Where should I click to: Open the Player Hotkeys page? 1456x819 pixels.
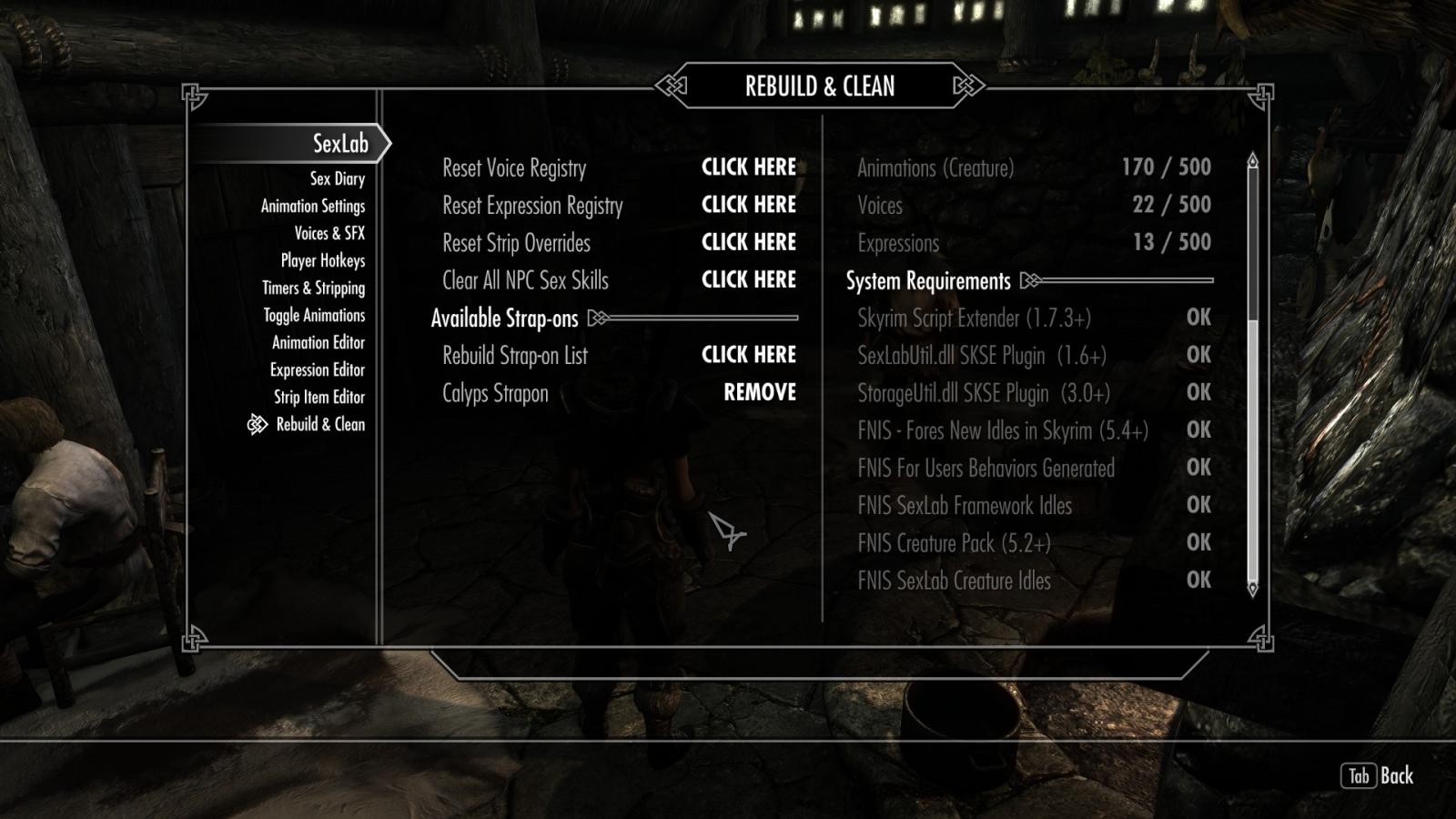322,261
